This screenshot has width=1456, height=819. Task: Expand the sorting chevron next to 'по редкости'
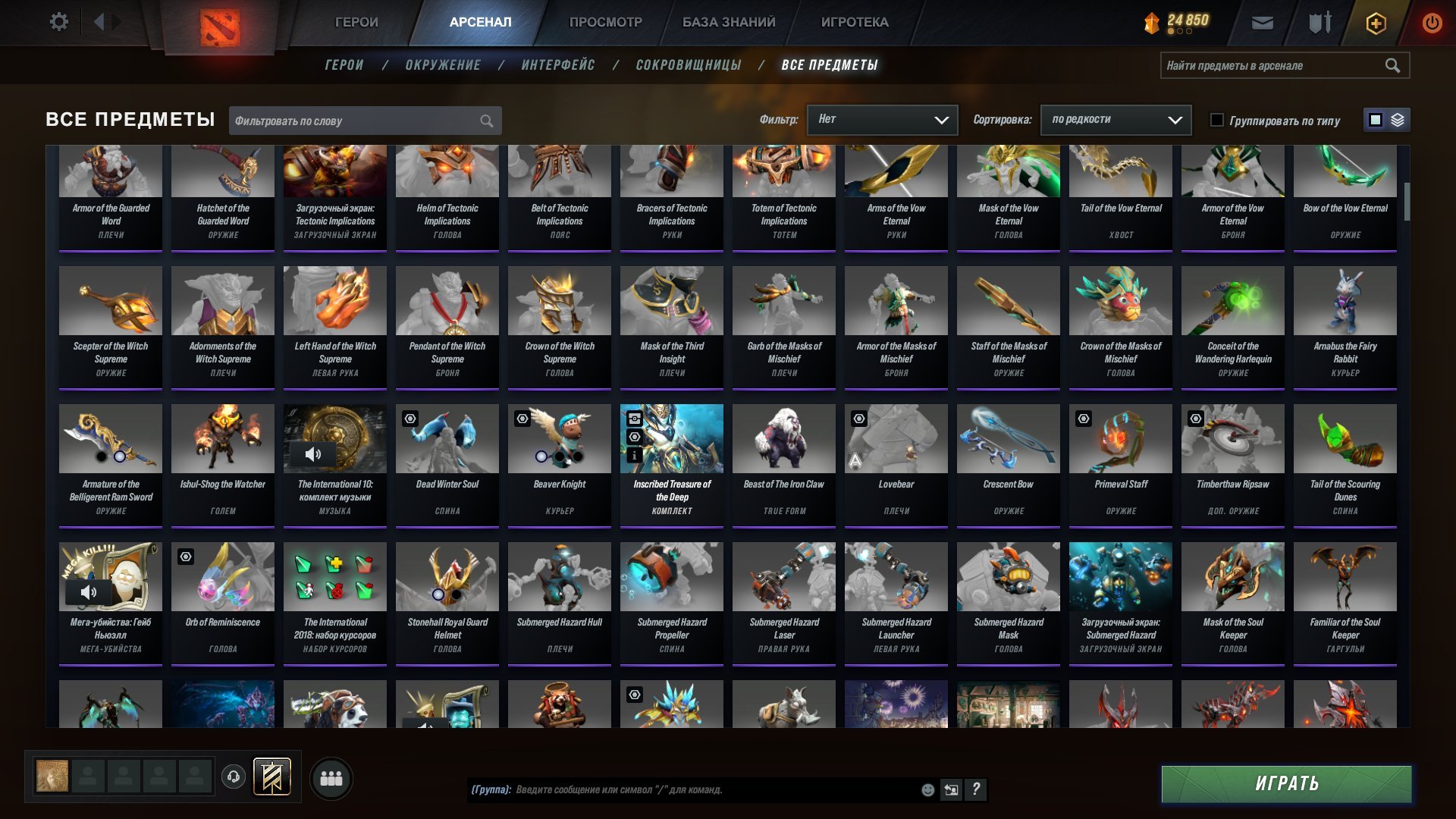pos(1175,120)
